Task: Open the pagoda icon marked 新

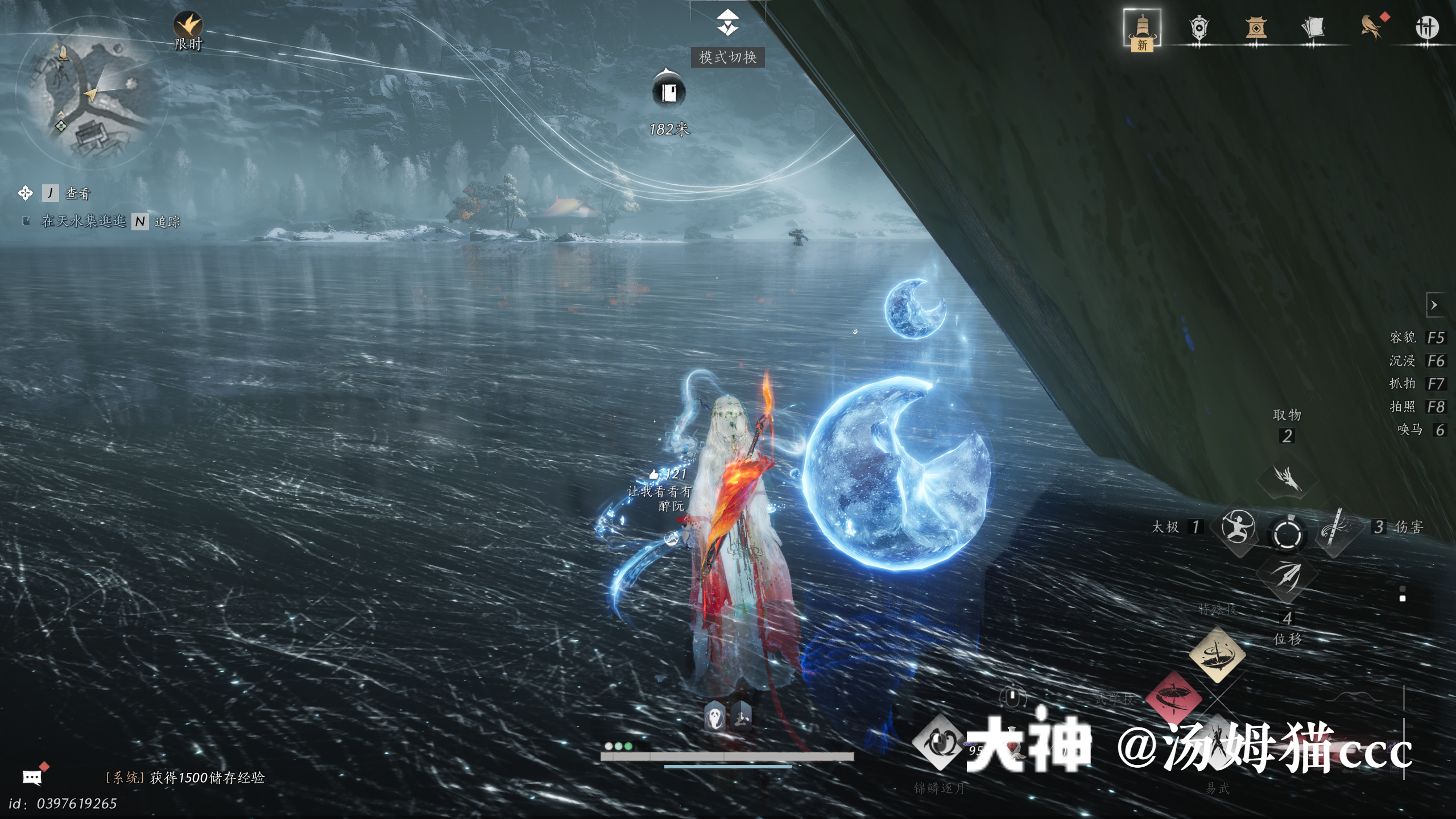Action: (1142, 28)
